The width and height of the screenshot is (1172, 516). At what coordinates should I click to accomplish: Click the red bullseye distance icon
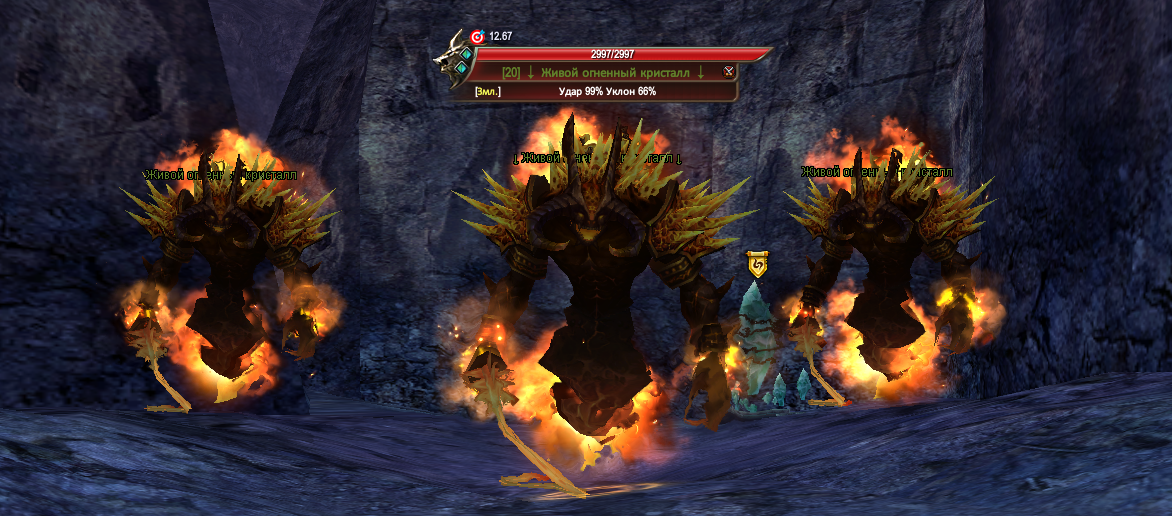(476, 37)
